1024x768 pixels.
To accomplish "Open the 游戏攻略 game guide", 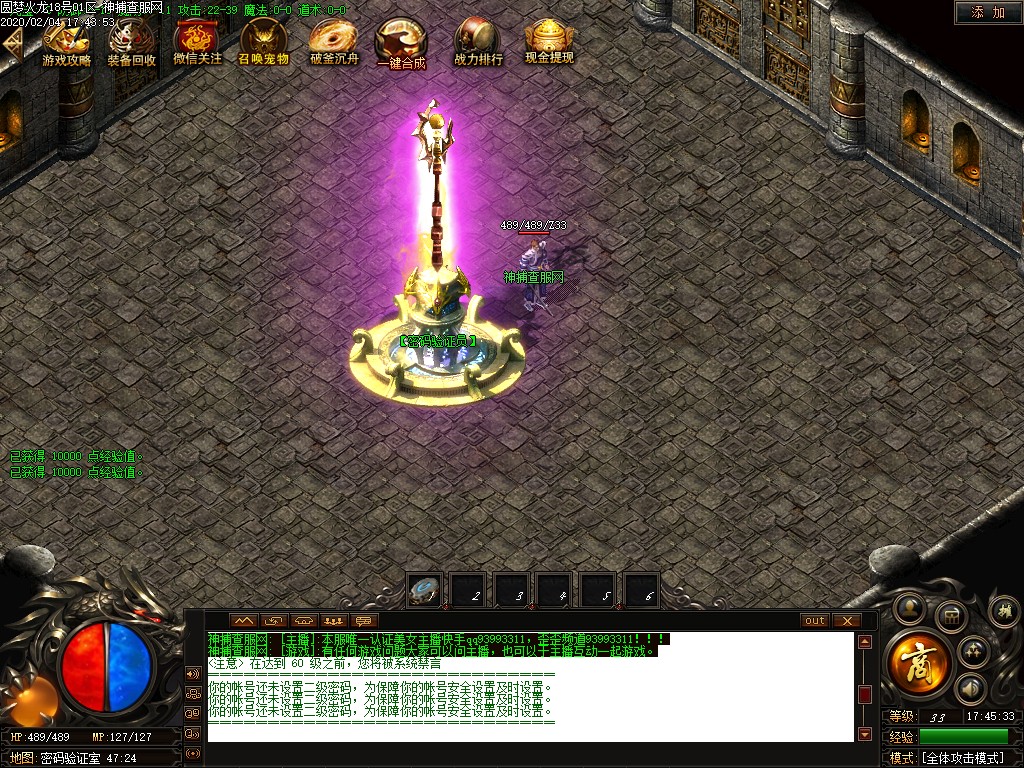I will pyautogui.click(x=66, y=43).
